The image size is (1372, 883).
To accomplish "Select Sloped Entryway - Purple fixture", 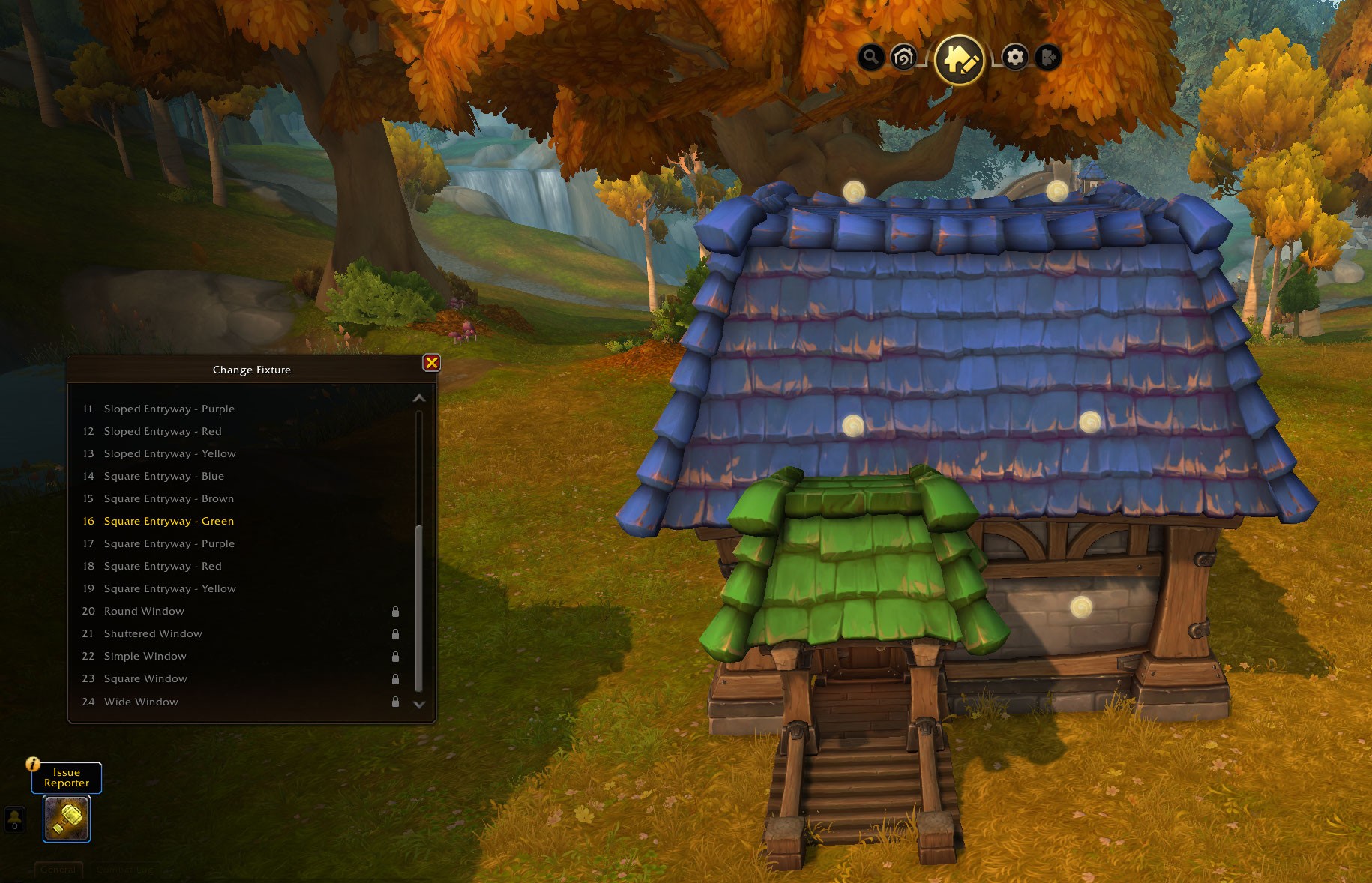I will [x=169, y=409].
